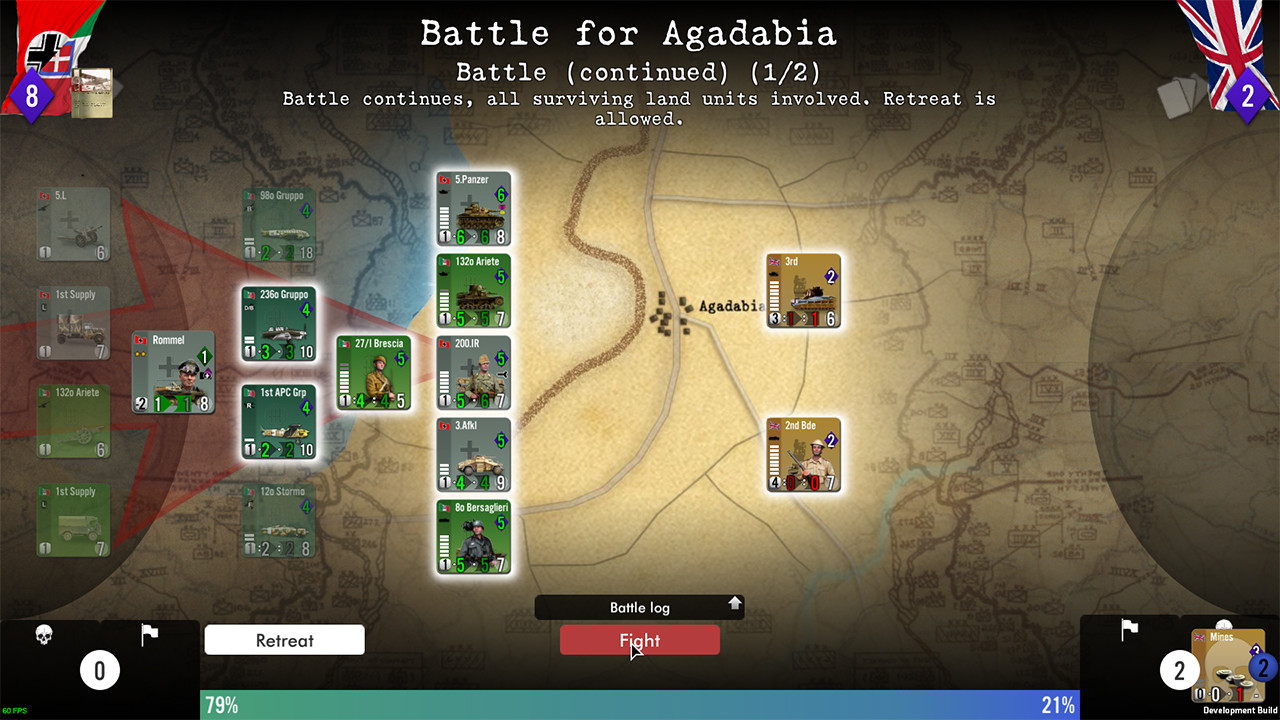
Task: Toggle the 27/I Brescia unit selection
Action: click(374, 372)
